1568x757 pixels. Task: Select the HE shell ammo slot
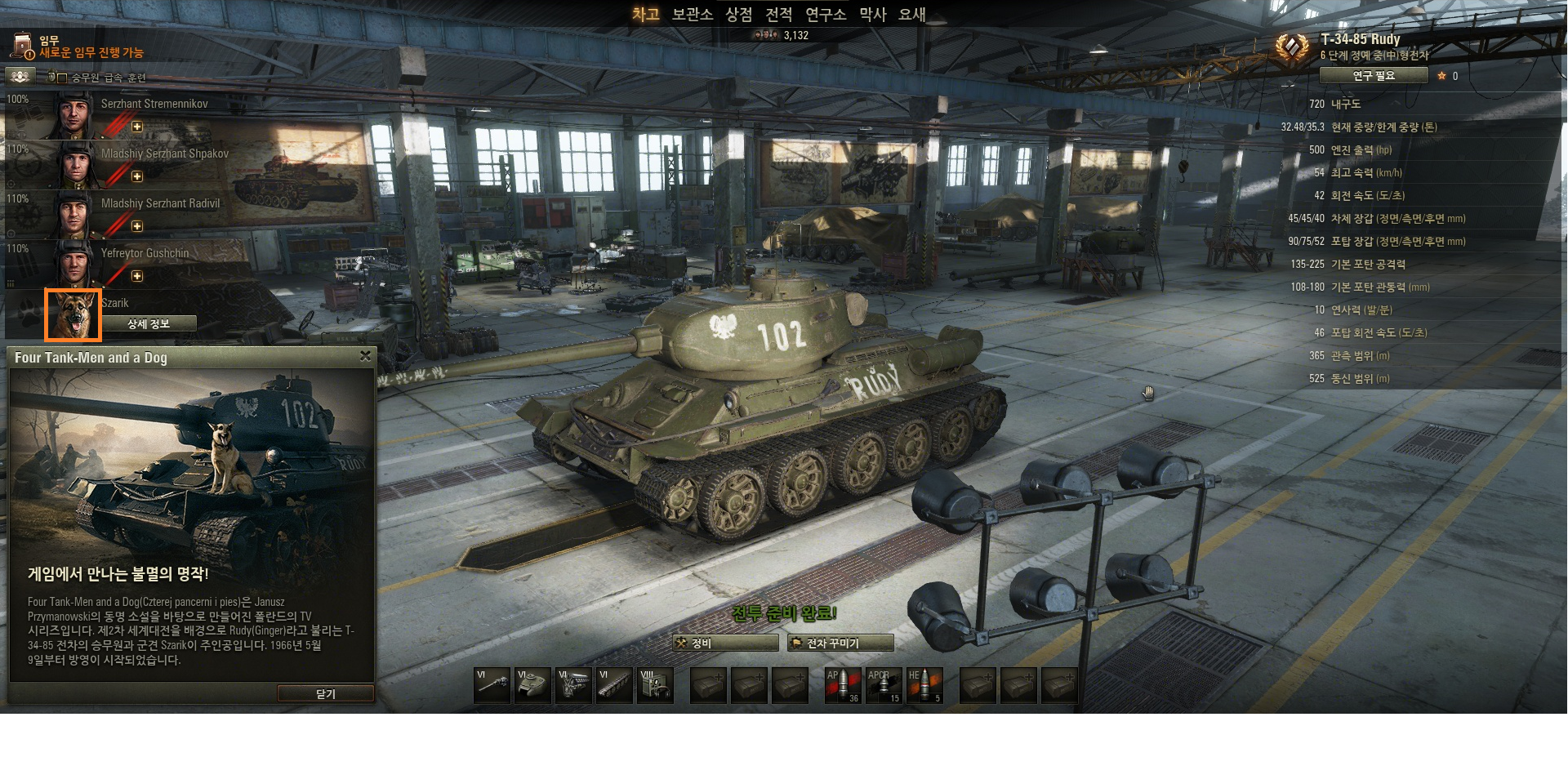coord(924,685)
